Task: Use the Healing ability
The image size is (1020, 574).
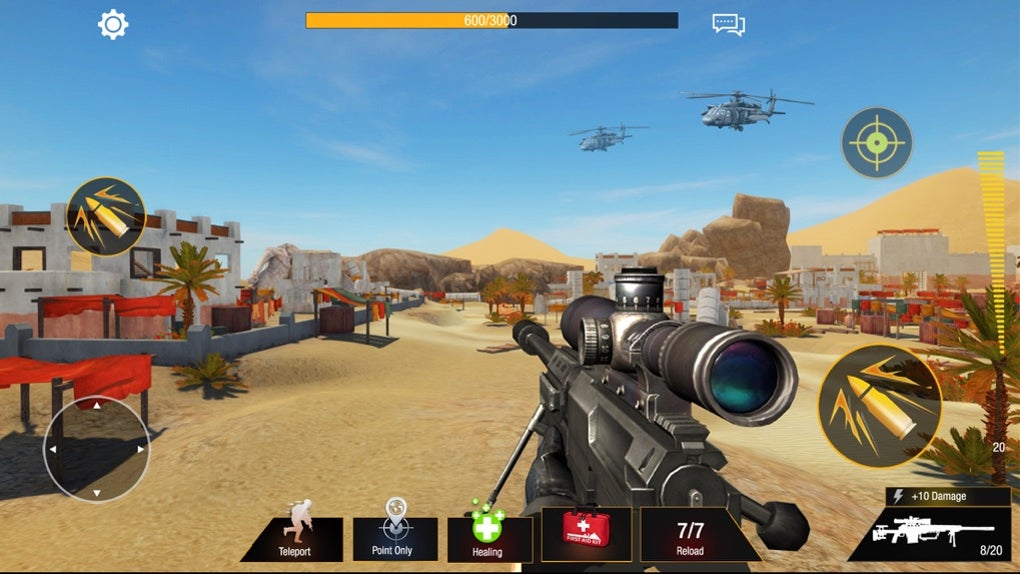Action: pos(488,537)
